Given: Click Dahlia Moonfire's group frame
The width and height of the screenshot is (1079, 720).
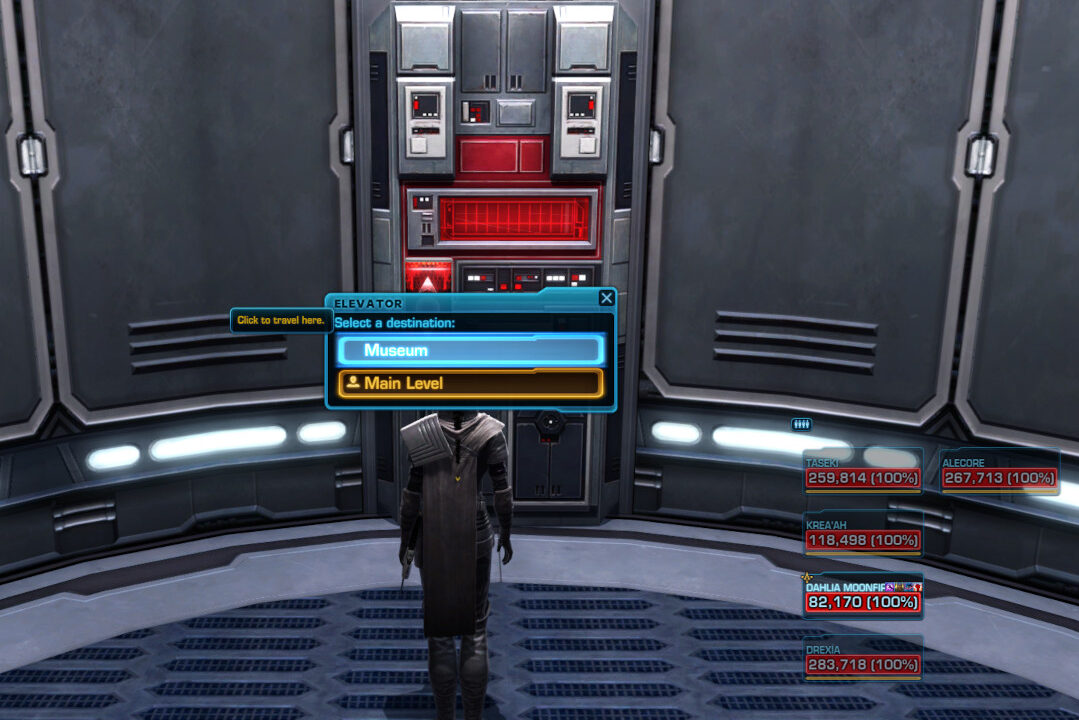Looking at the screenshot, I should [x=862, y=596].
